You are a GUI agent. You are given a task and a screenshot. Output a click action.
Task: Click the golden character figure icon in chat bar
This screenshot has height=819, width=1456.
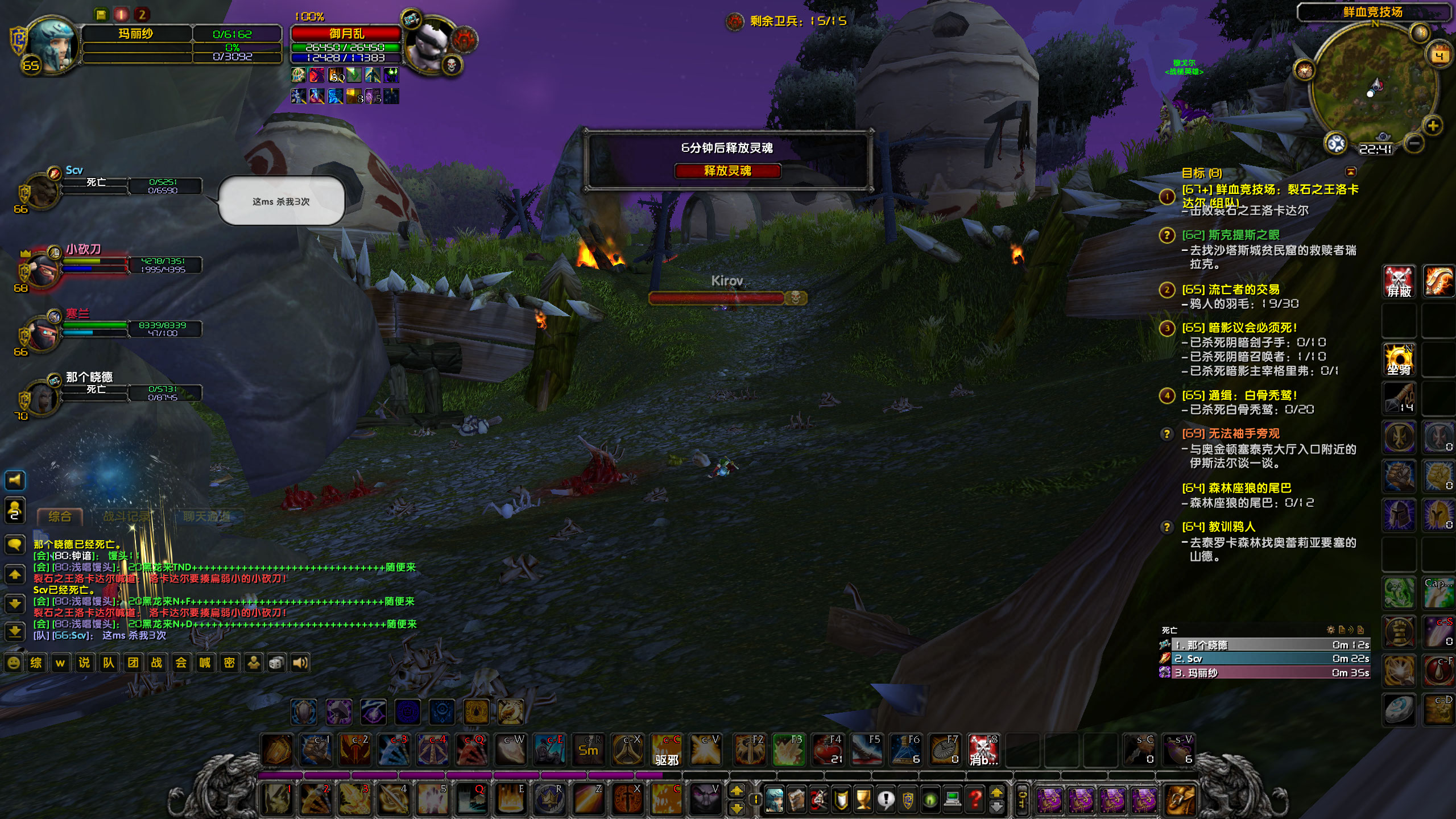click(253, 662)
